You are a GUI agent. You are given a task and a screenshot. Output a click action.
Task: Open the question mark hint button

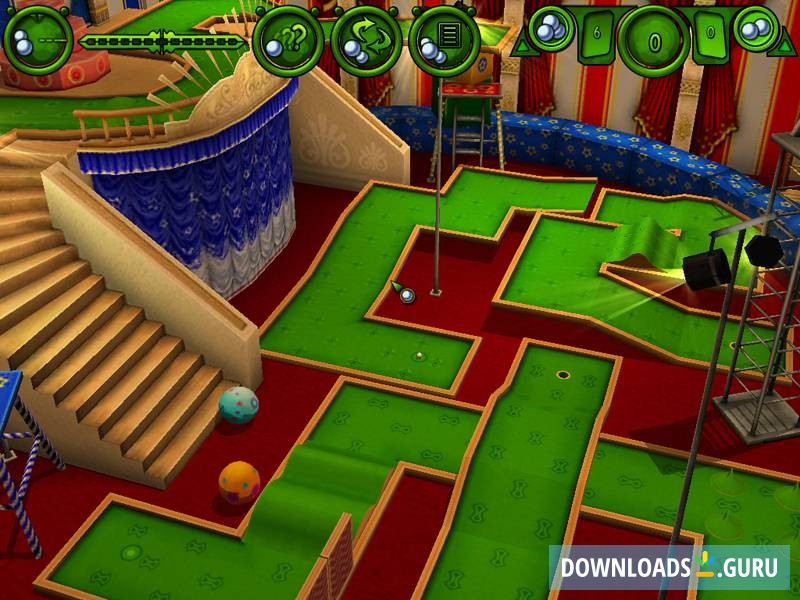287,41
